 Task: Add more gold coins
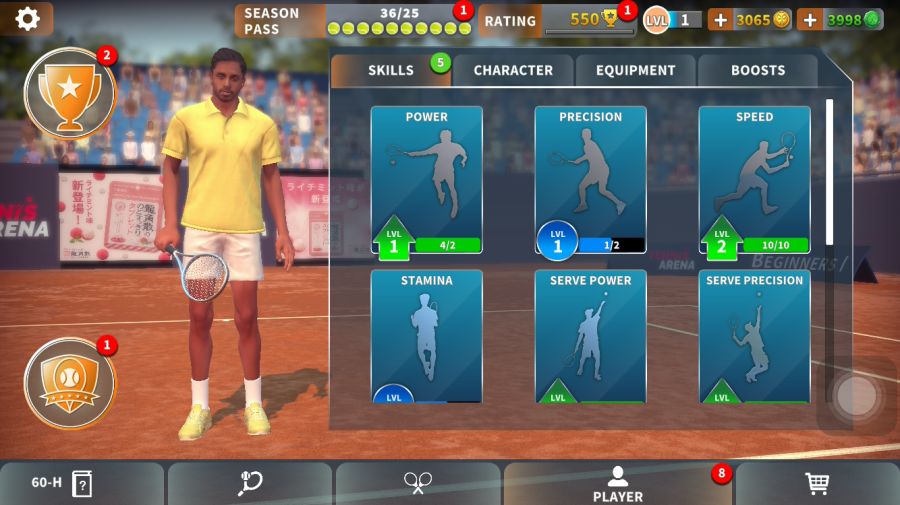pyautogui.click(x=720, y=19)
